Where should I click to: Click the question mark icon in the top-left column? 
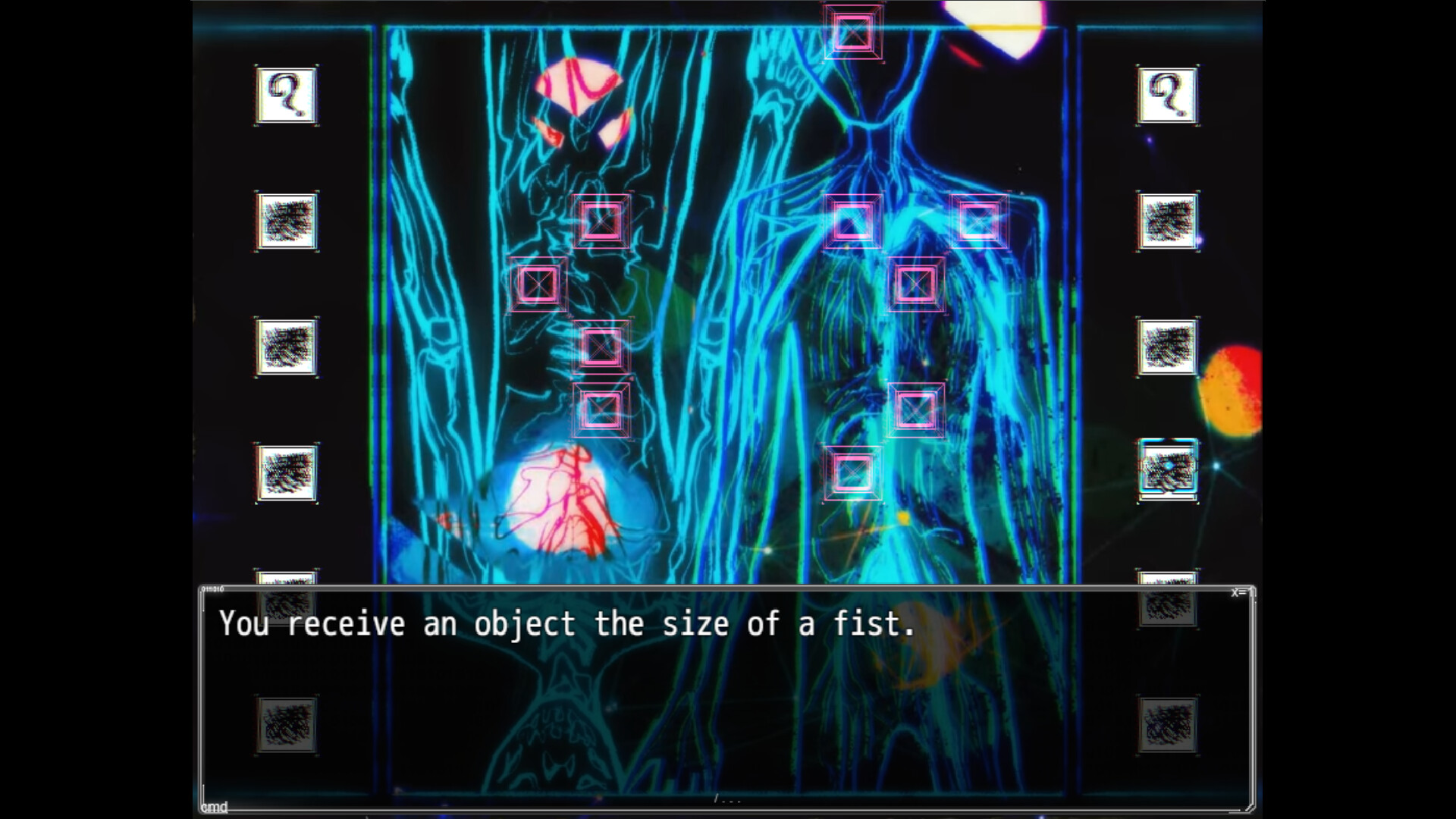click(287, 93)
